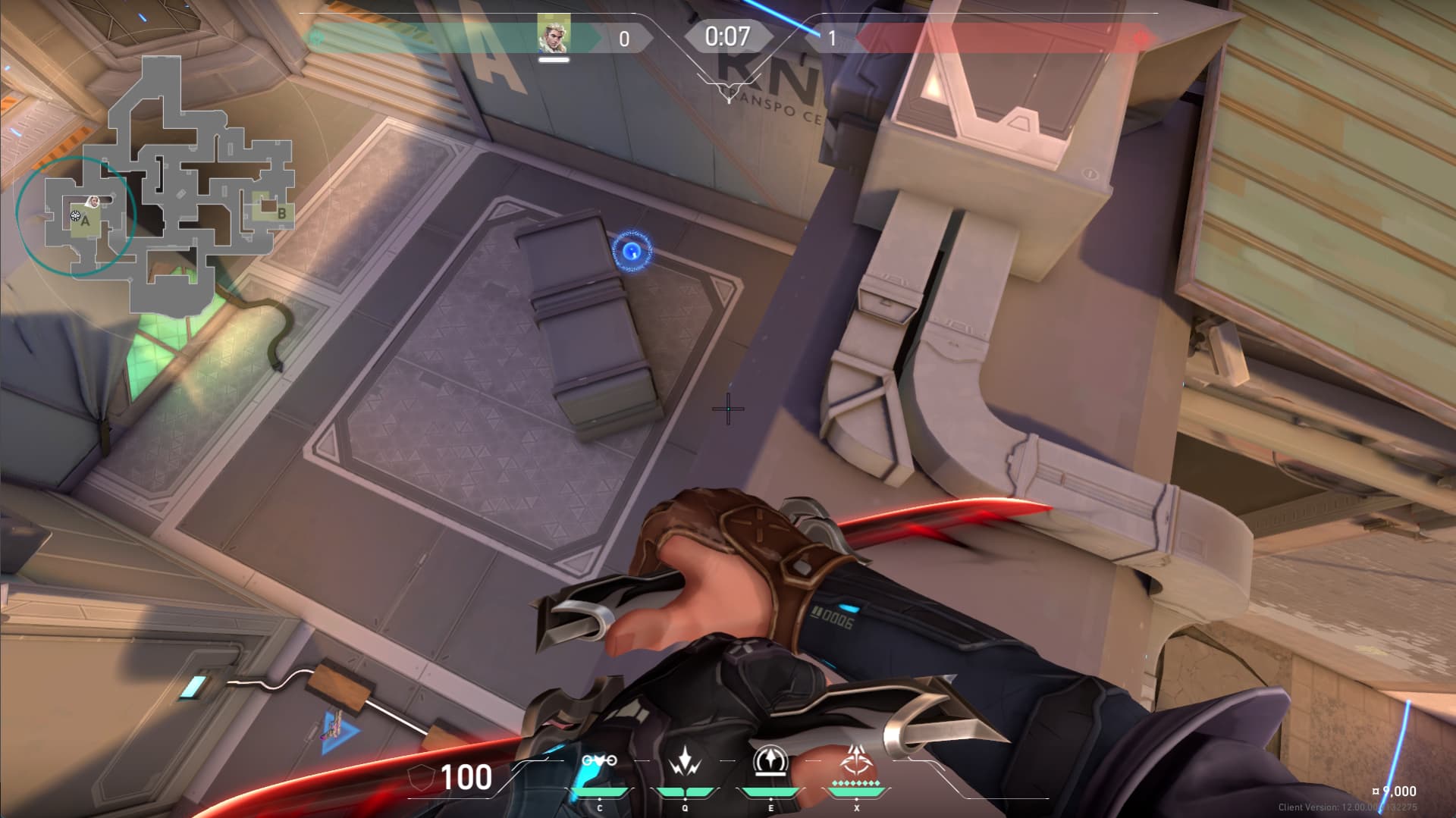Select the B site marker on minimap
The image size is (1456, 818).
(x=281, y=214)
